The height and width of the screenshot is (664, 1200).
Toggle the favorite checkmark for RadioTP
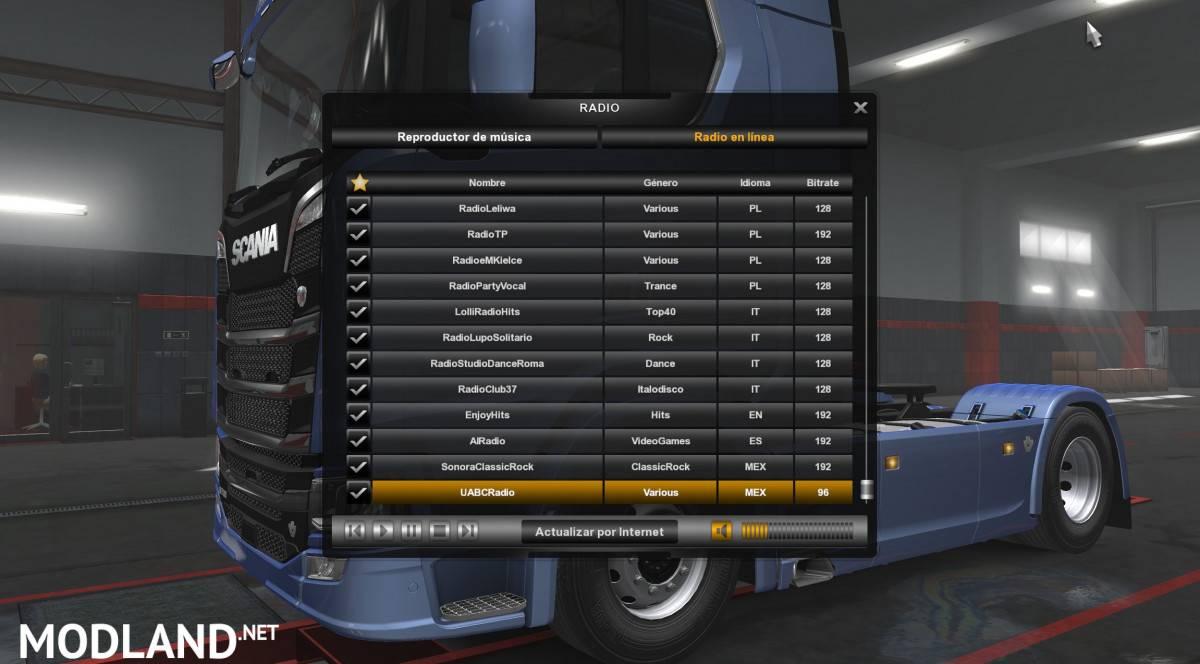point(358,235)
